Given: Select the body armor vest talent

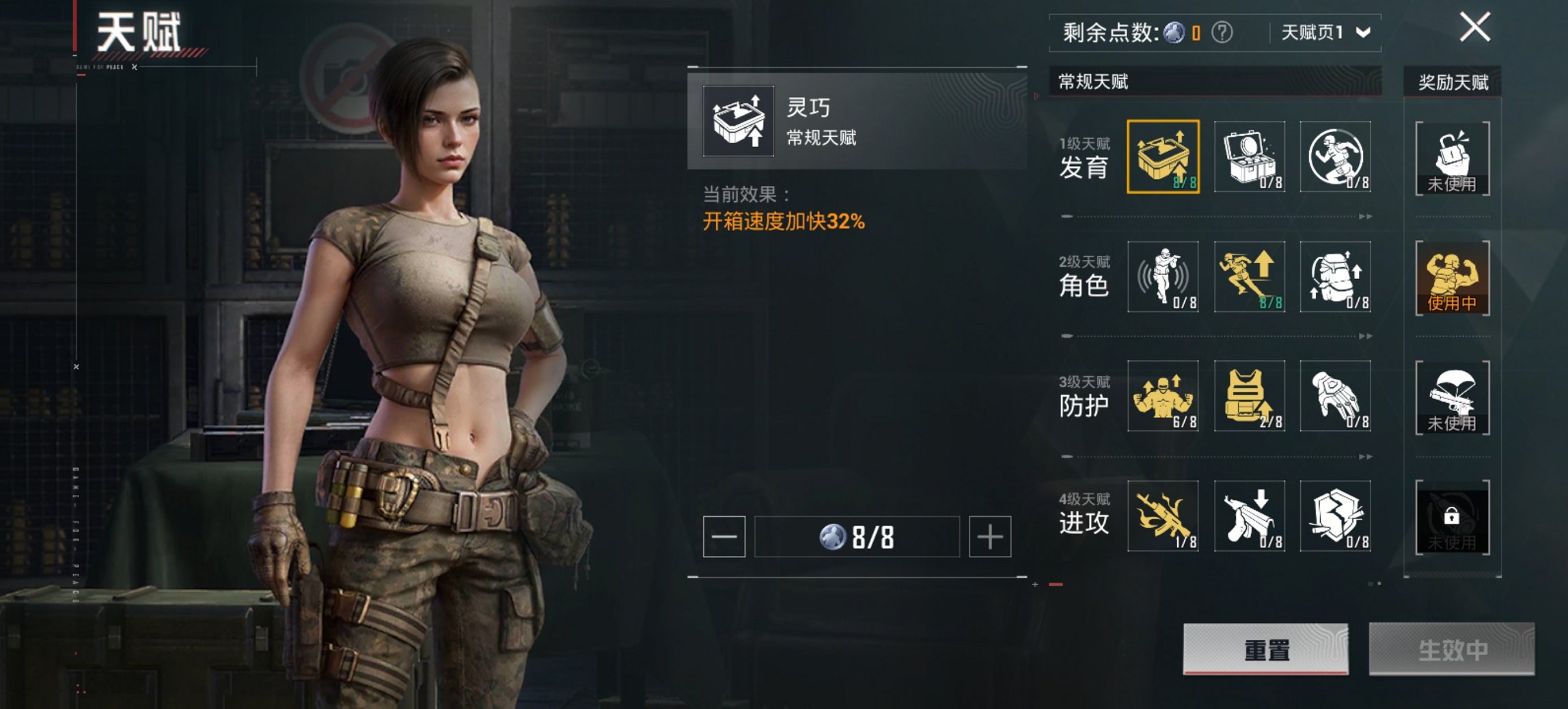Looking at the screenshot, I should [1249, 396].
